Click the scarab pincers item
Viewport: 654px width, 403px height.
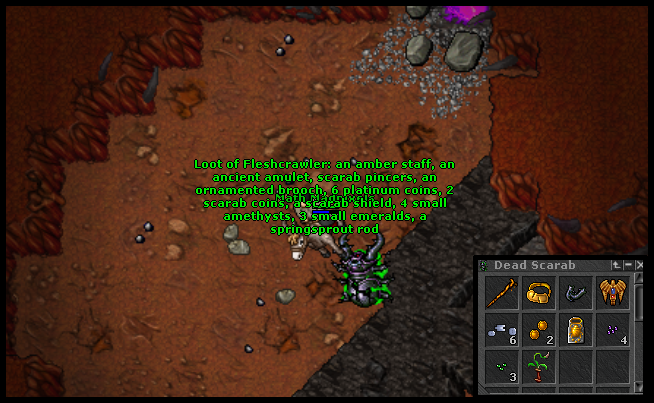(x=575, y=293)
